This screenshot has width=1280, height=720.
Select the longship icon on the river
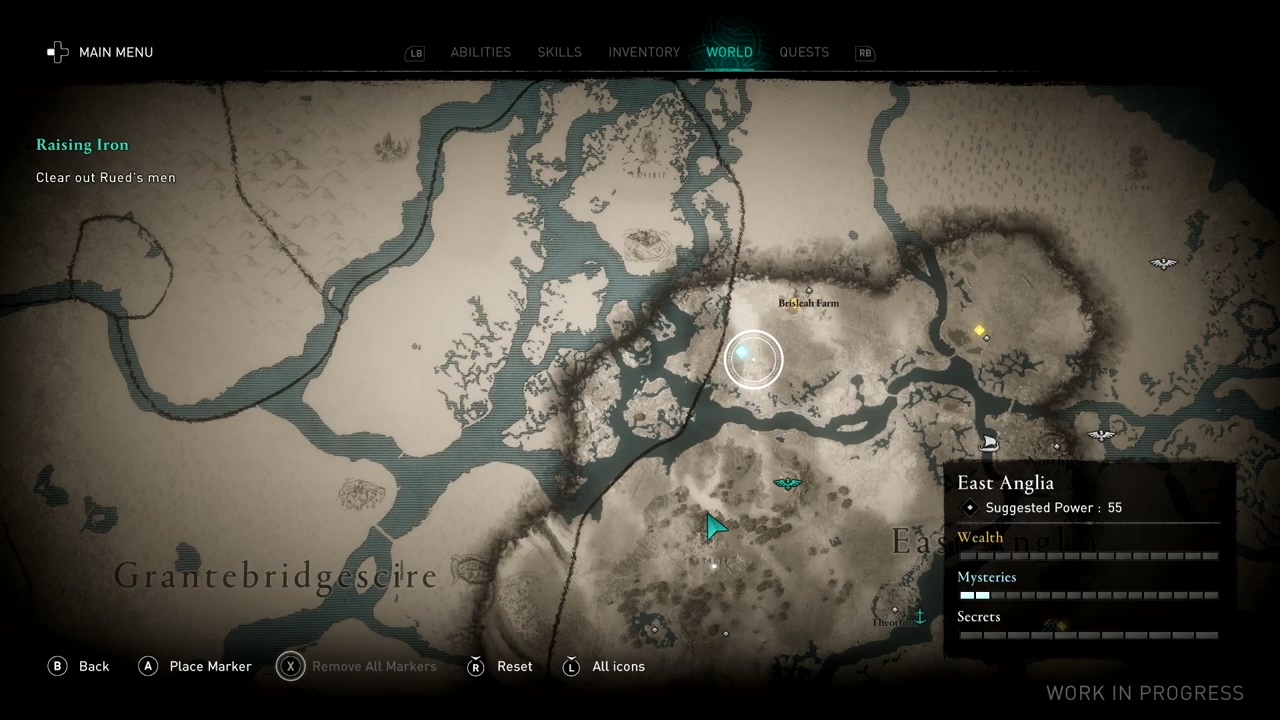coord(989,442)
